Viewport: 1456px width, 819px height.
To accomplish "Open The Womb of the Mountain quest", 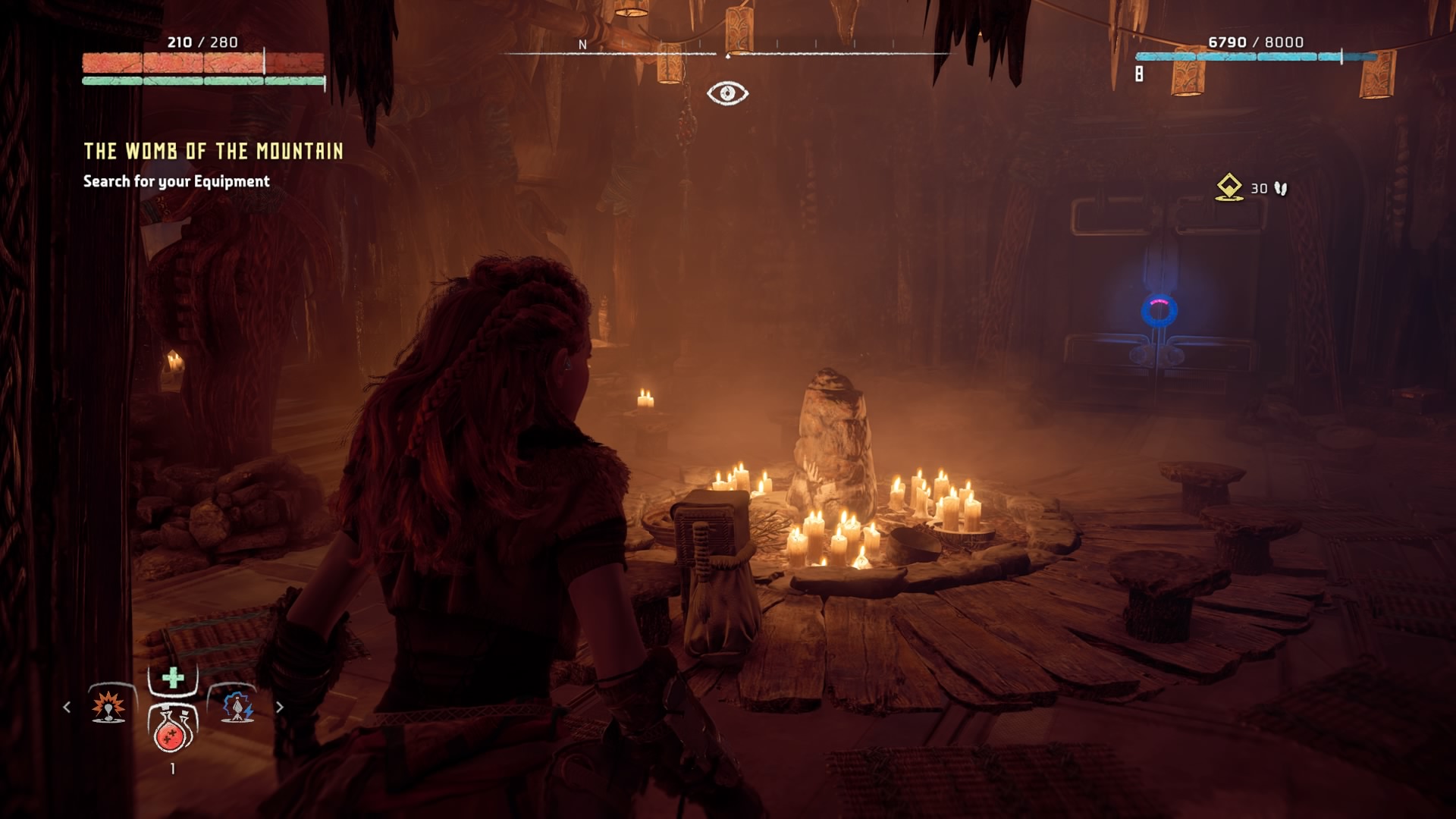I will [x=213, y=152].
